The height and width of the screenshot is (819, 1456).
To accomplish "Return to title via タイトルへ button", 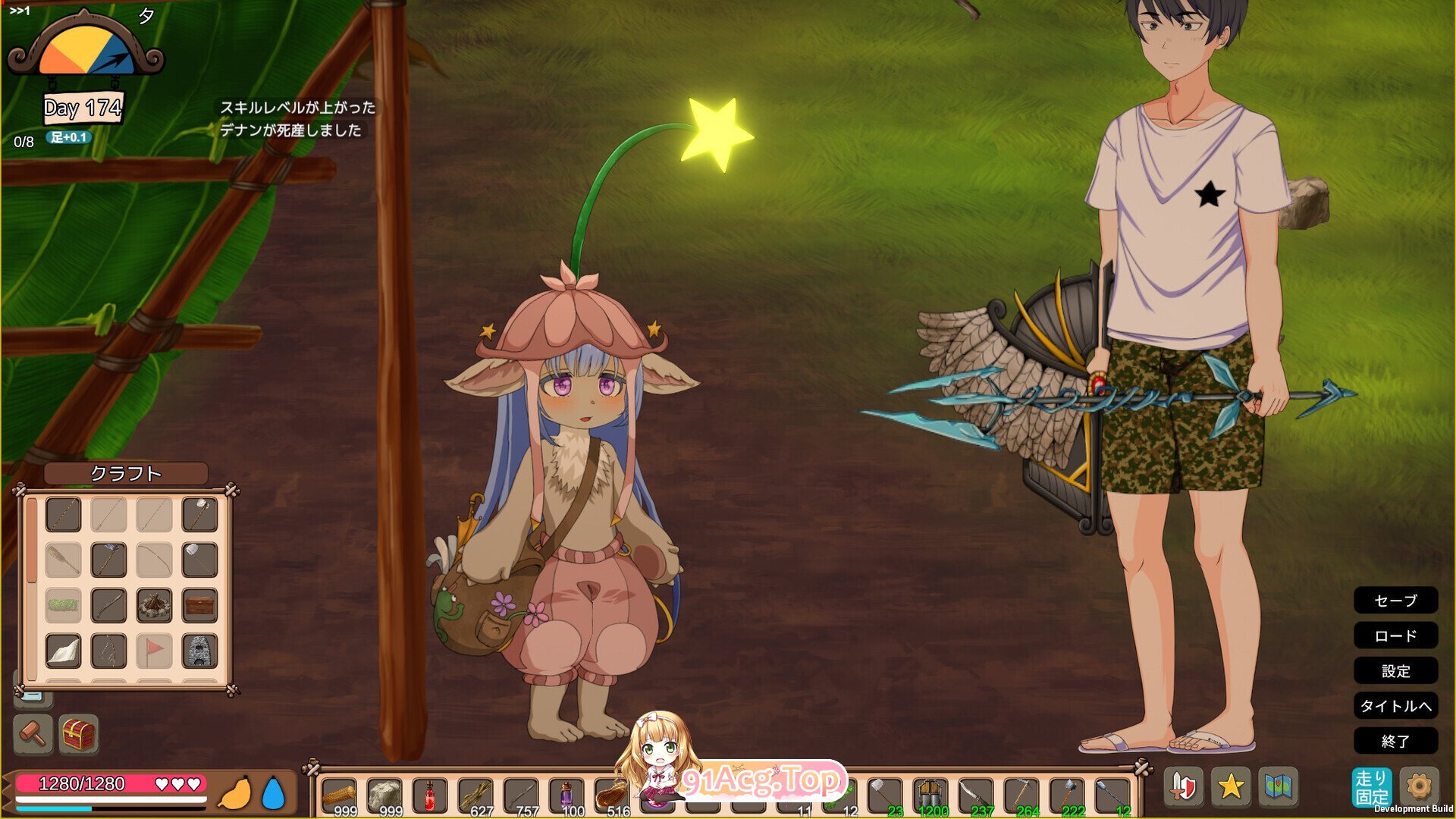I will (x=1395, y=706).
